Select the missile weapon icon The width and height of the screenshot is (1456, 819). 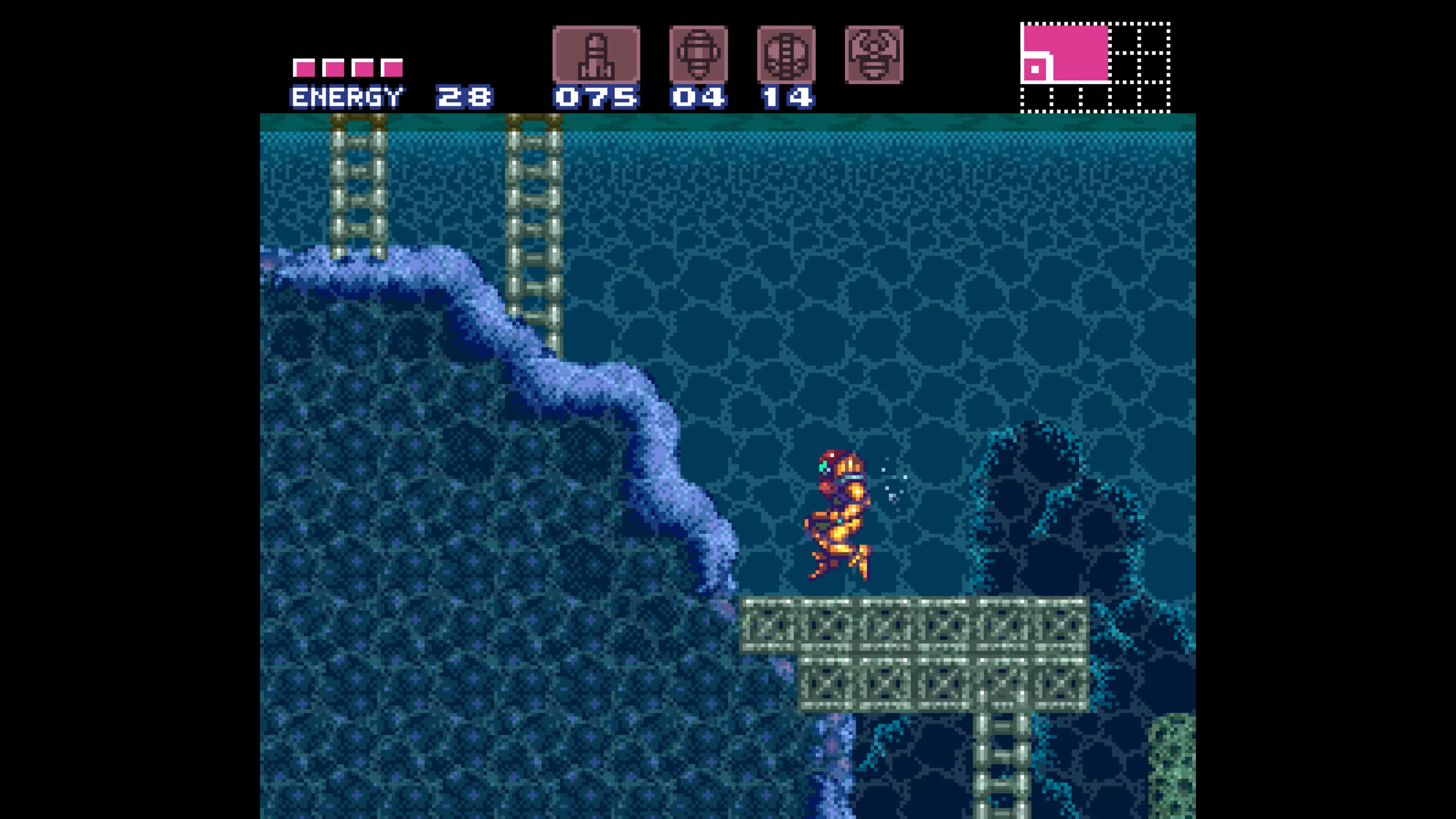point(596,55)
